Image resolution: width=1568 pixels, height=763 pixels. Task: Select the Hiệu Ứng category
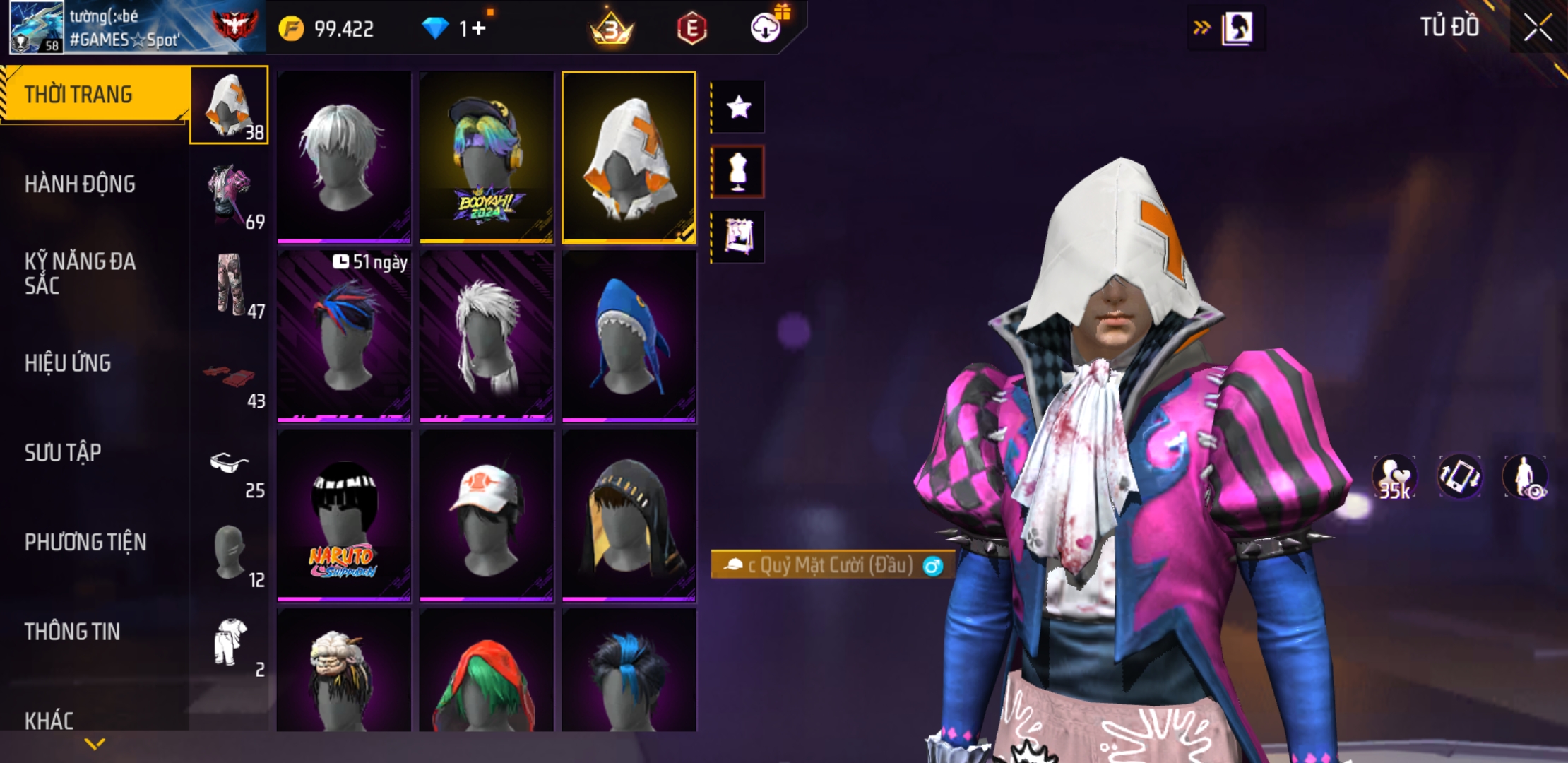point(68,363)
